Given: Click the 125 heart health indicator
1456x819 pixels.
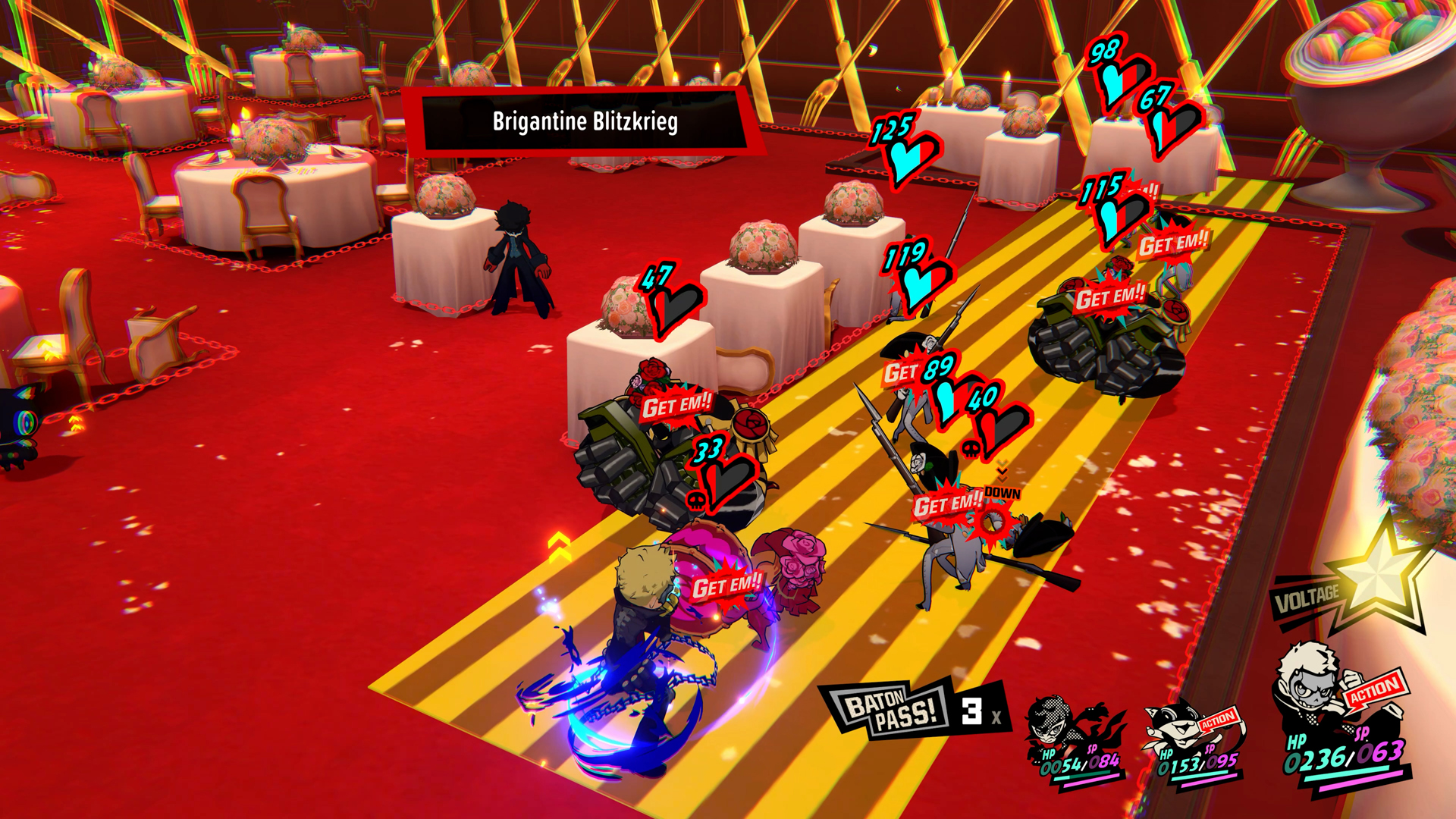Looking at the screenshot, I should click(x=905, y=146).
